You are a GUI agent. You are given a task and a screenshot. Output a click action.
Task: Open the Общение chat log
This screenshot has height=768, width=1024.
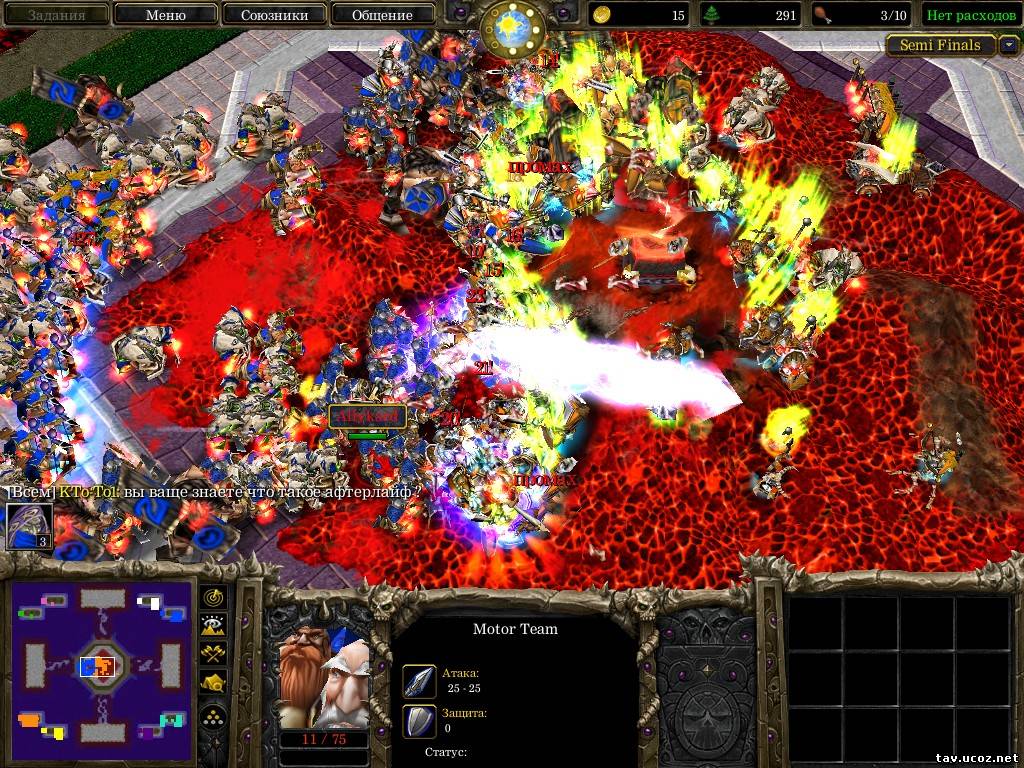pyautogui.click(x=382, y=15)
